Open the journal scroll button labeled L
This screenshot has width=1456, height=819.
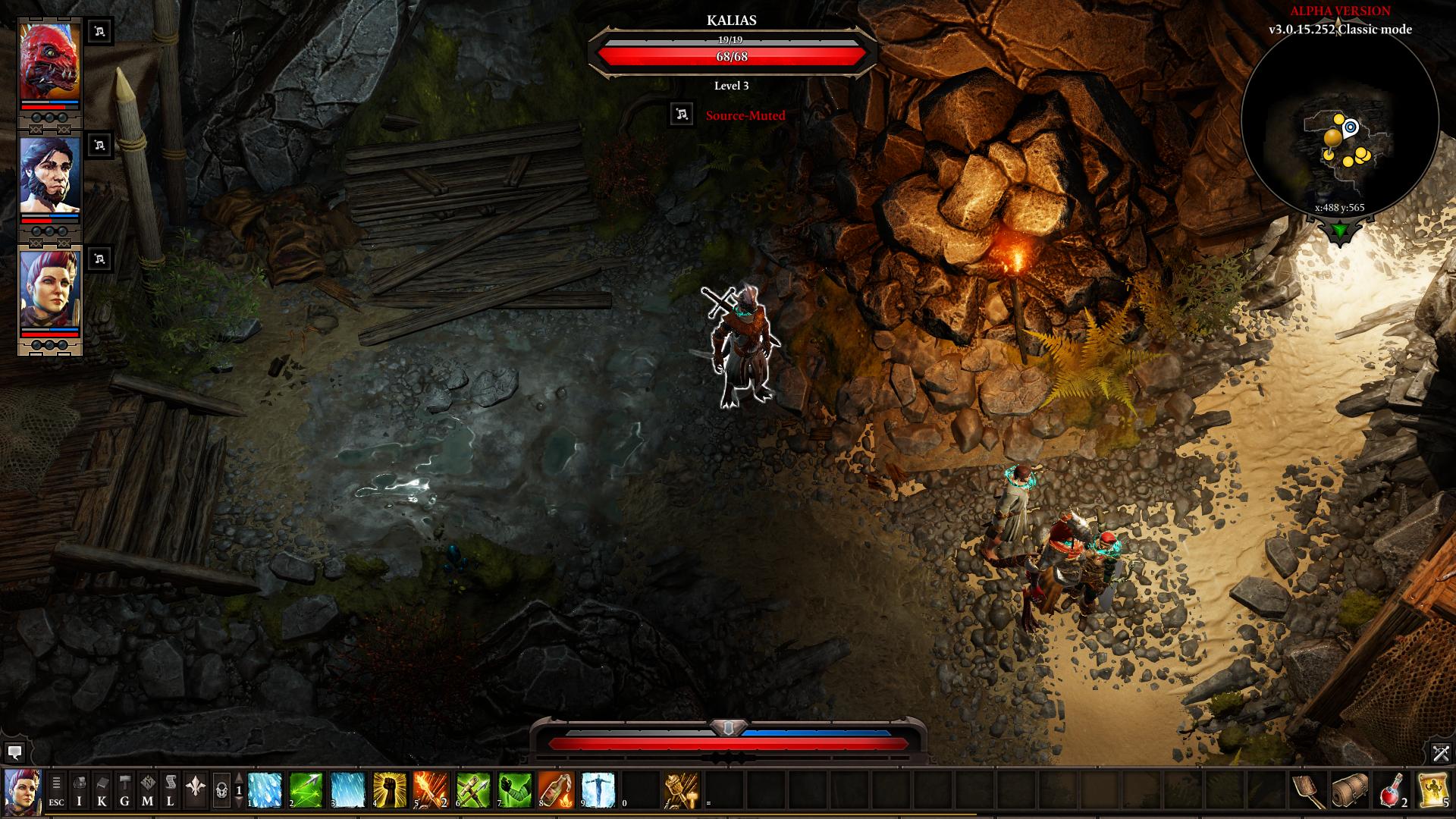click(170, 791)
